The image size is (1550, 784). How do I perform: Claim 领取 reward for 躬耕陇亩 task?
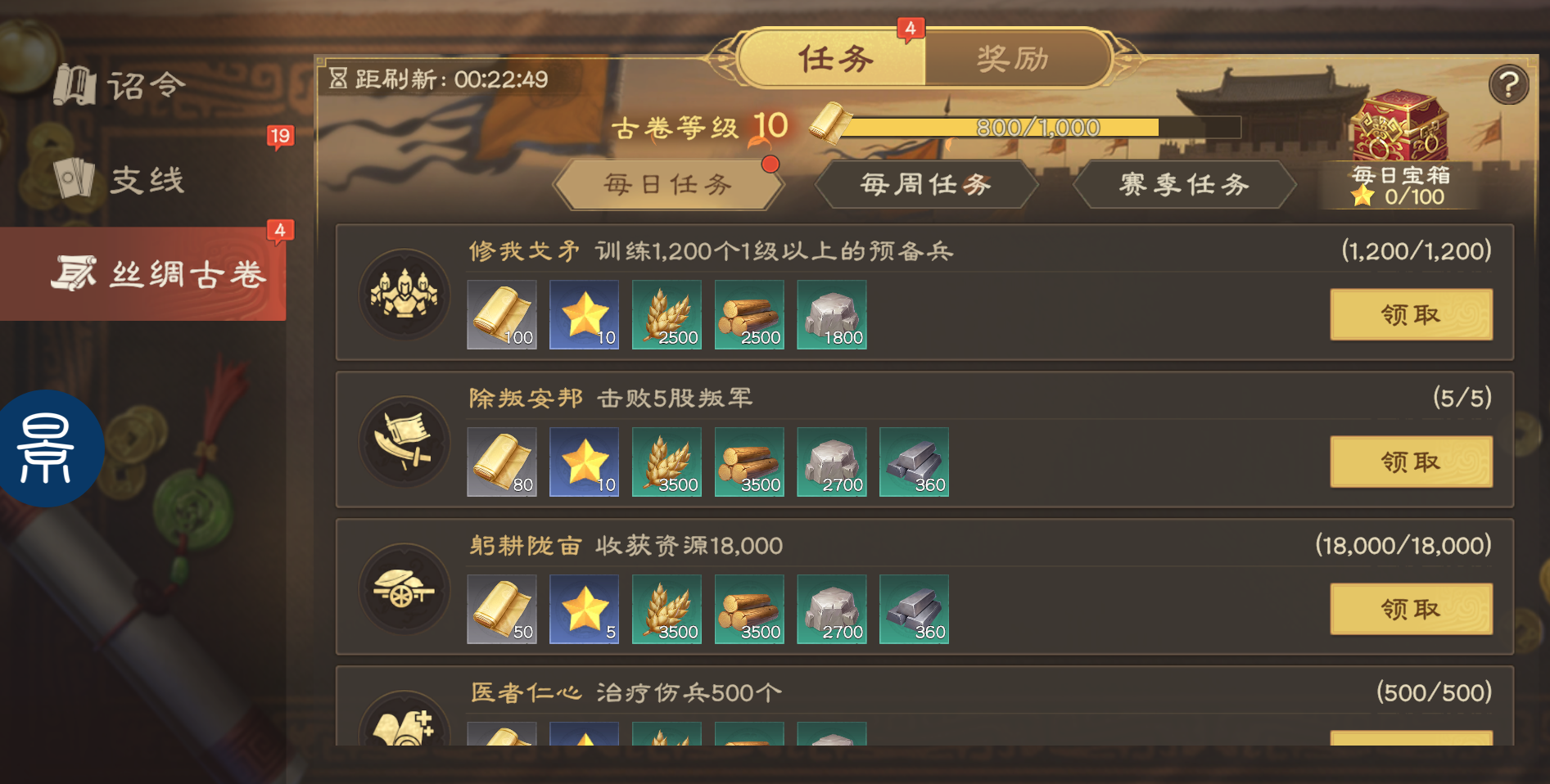[1410, 609]
